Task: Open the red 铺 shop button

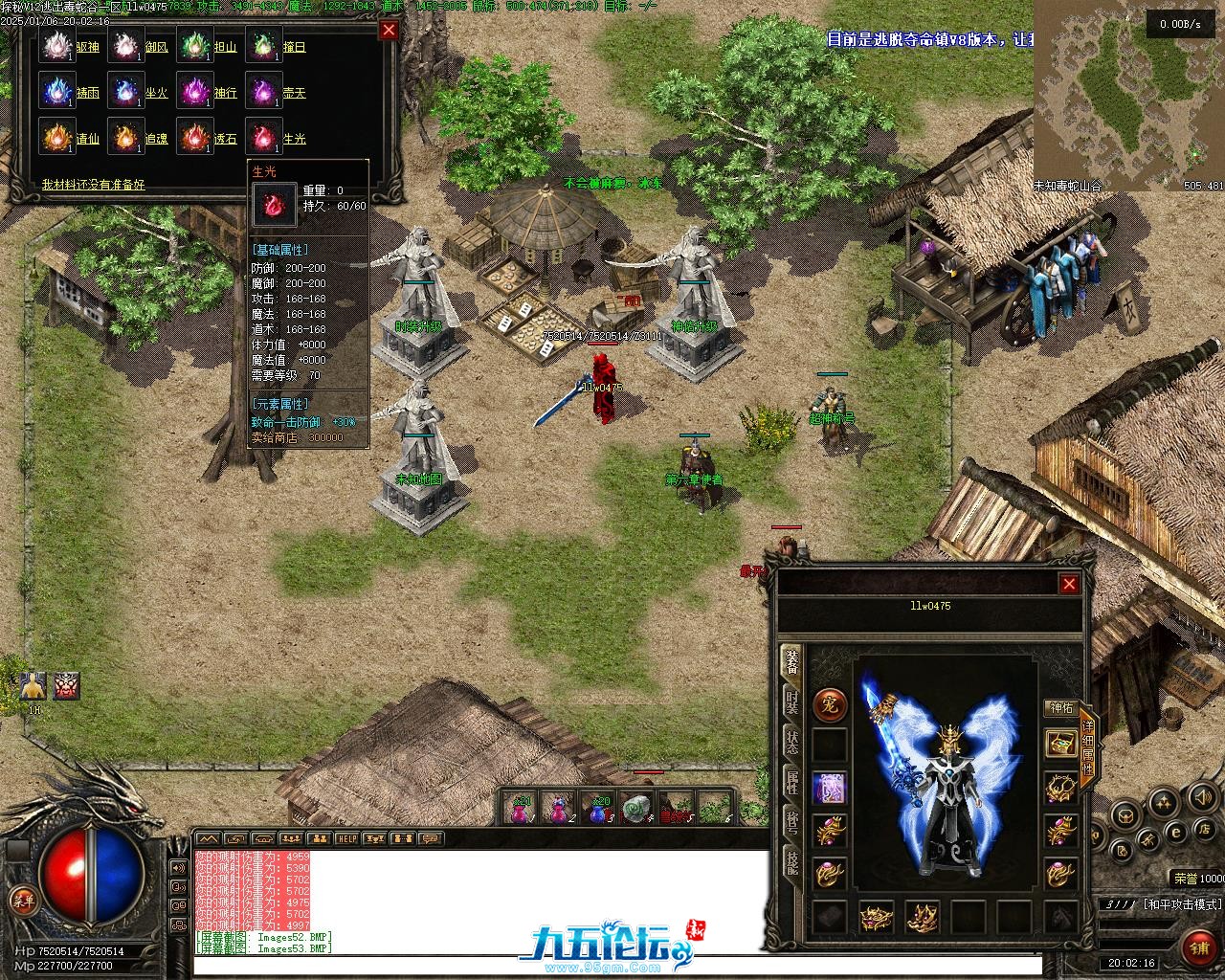Action: coord(1198,947)
